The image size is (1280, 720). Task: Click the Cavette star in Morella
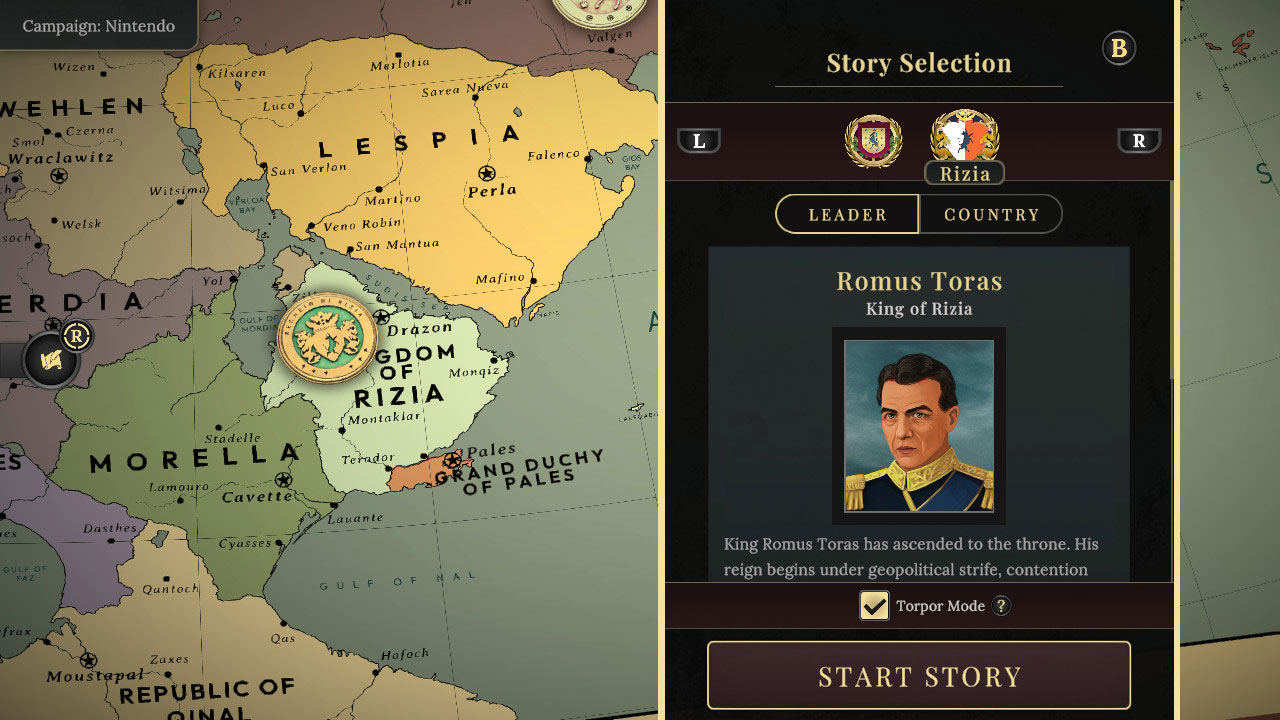(x=283, y=480)
